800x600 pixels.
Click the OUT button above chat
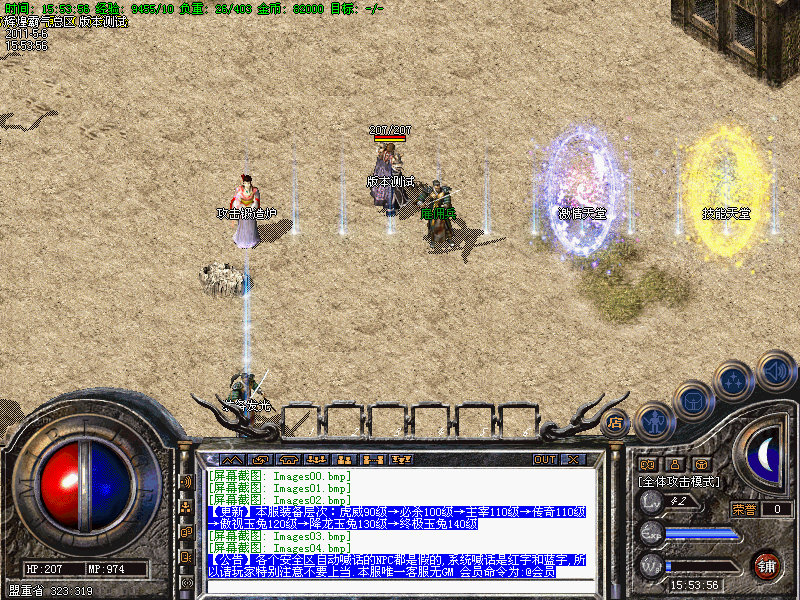pos(544,460)
